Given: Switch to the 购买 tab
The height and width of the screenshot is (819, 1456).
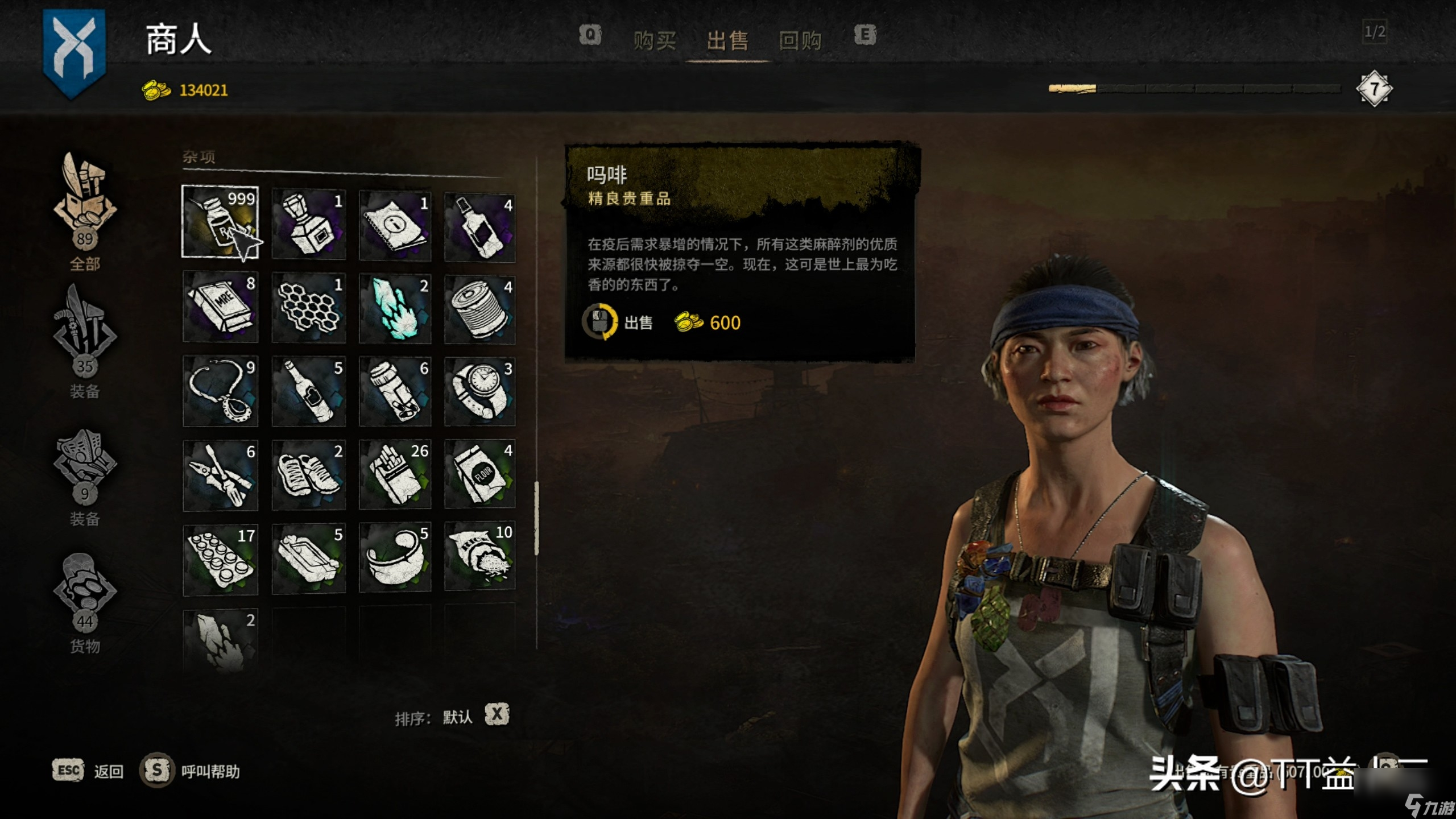Looking at the screenshot, I should (655, 41).
